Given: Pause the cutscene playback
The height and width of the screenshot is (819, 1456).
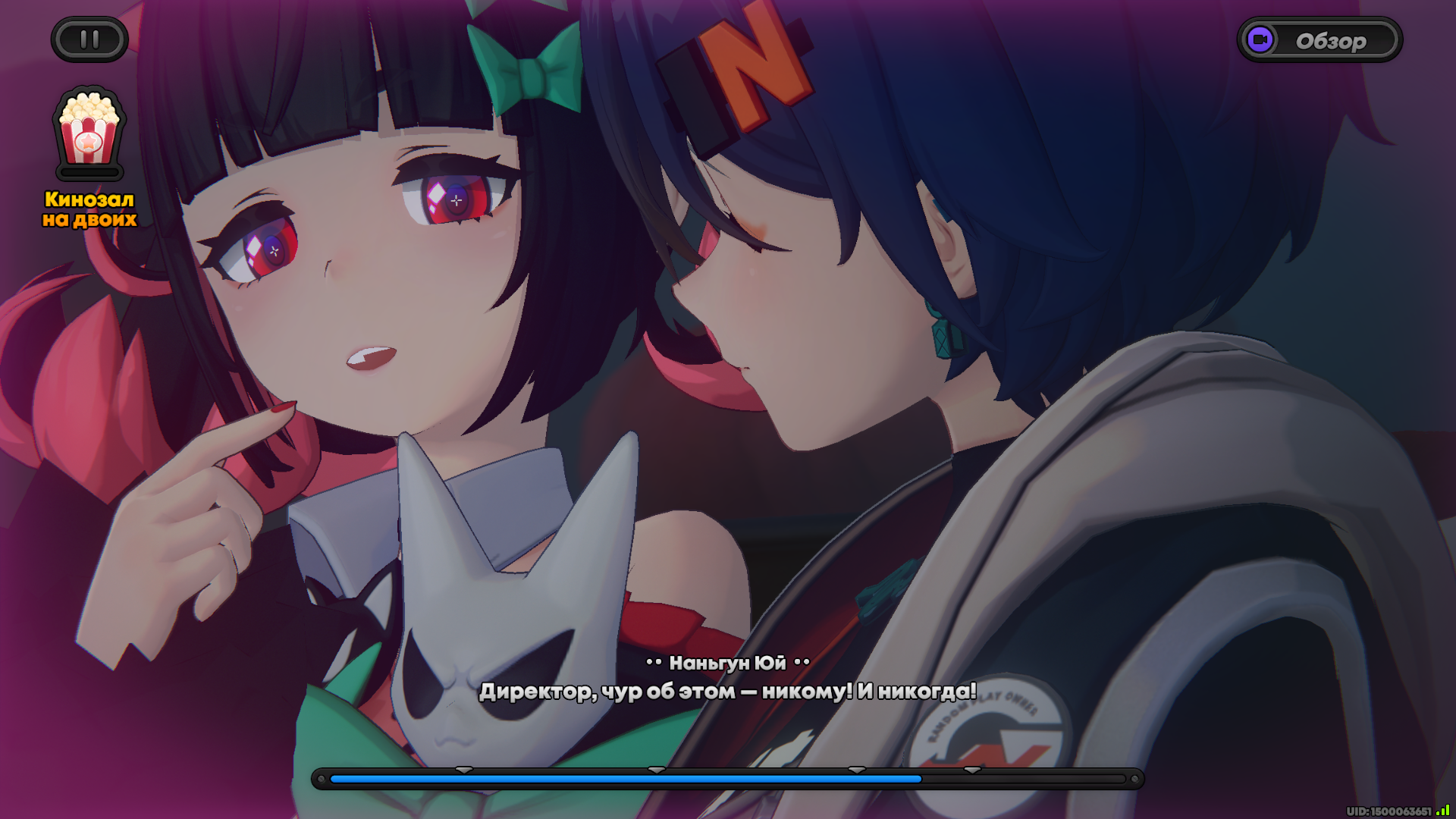Looking at the screenshot, I should 89,39.
